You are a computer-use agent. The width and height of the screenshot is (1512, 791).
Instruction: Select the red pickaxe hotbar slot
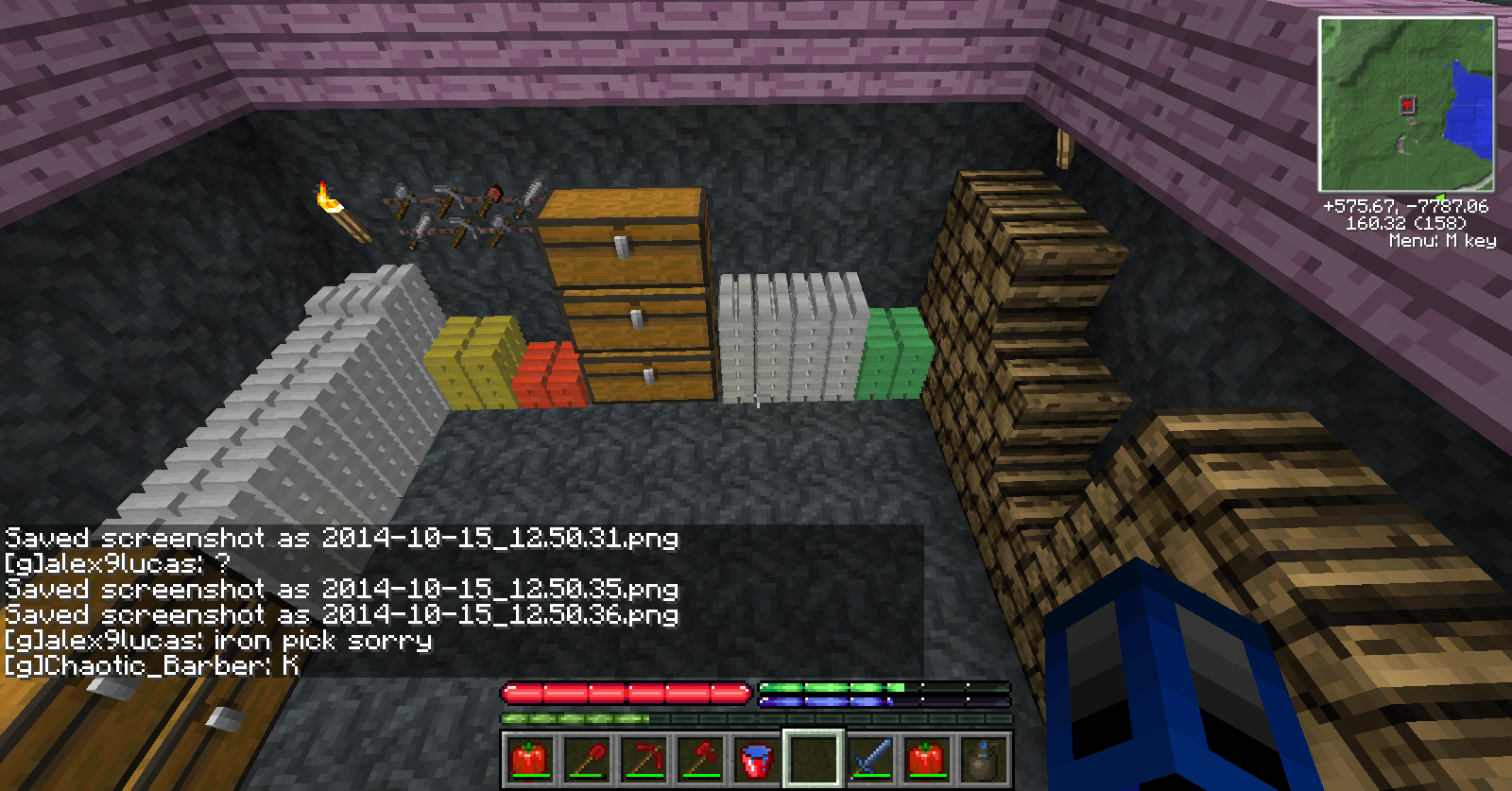(643, 759)
